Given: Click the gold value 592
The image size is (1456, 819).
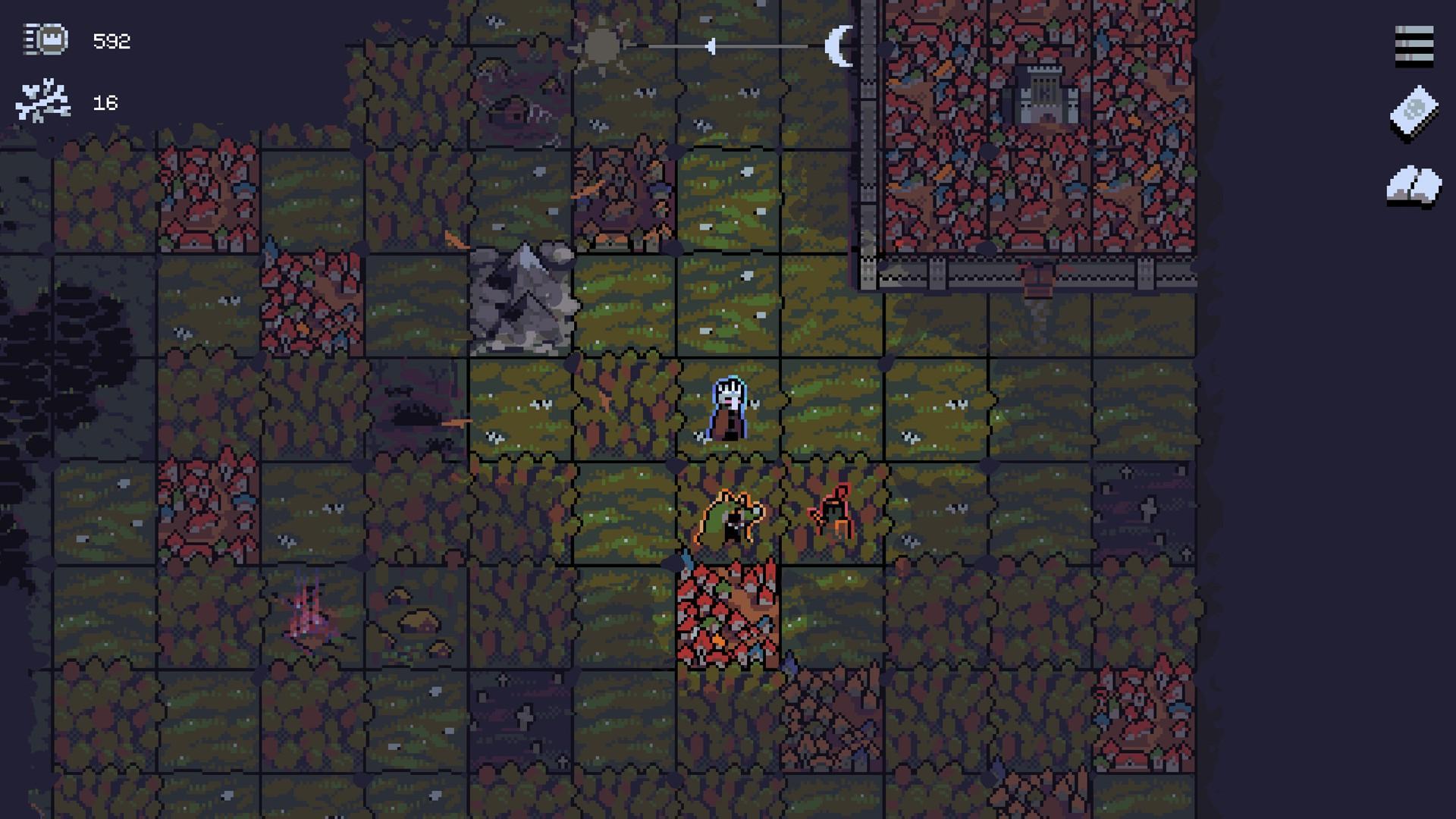Looking at the screenshot, I should (111, 41).
